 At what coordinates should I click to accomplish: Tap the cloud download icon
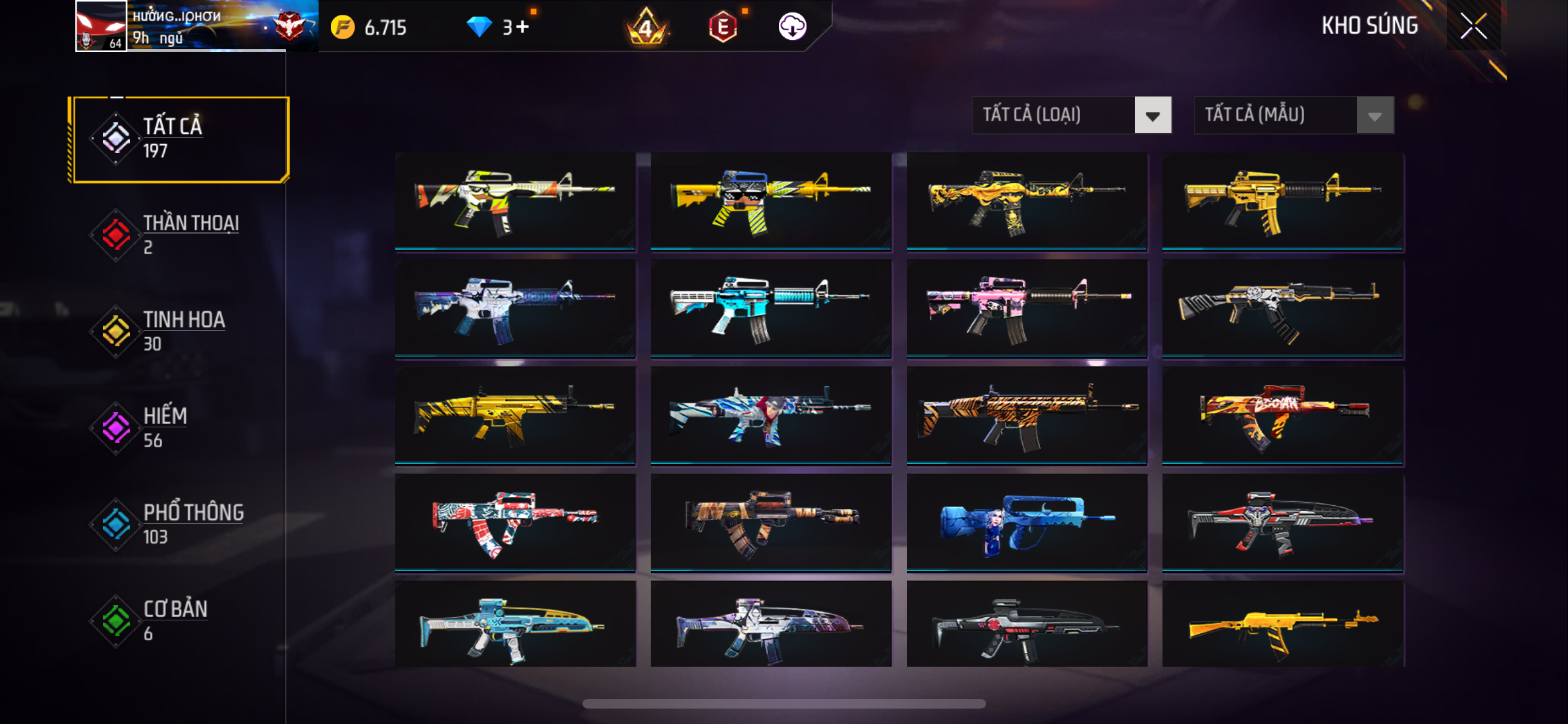[x=792, y=27]
